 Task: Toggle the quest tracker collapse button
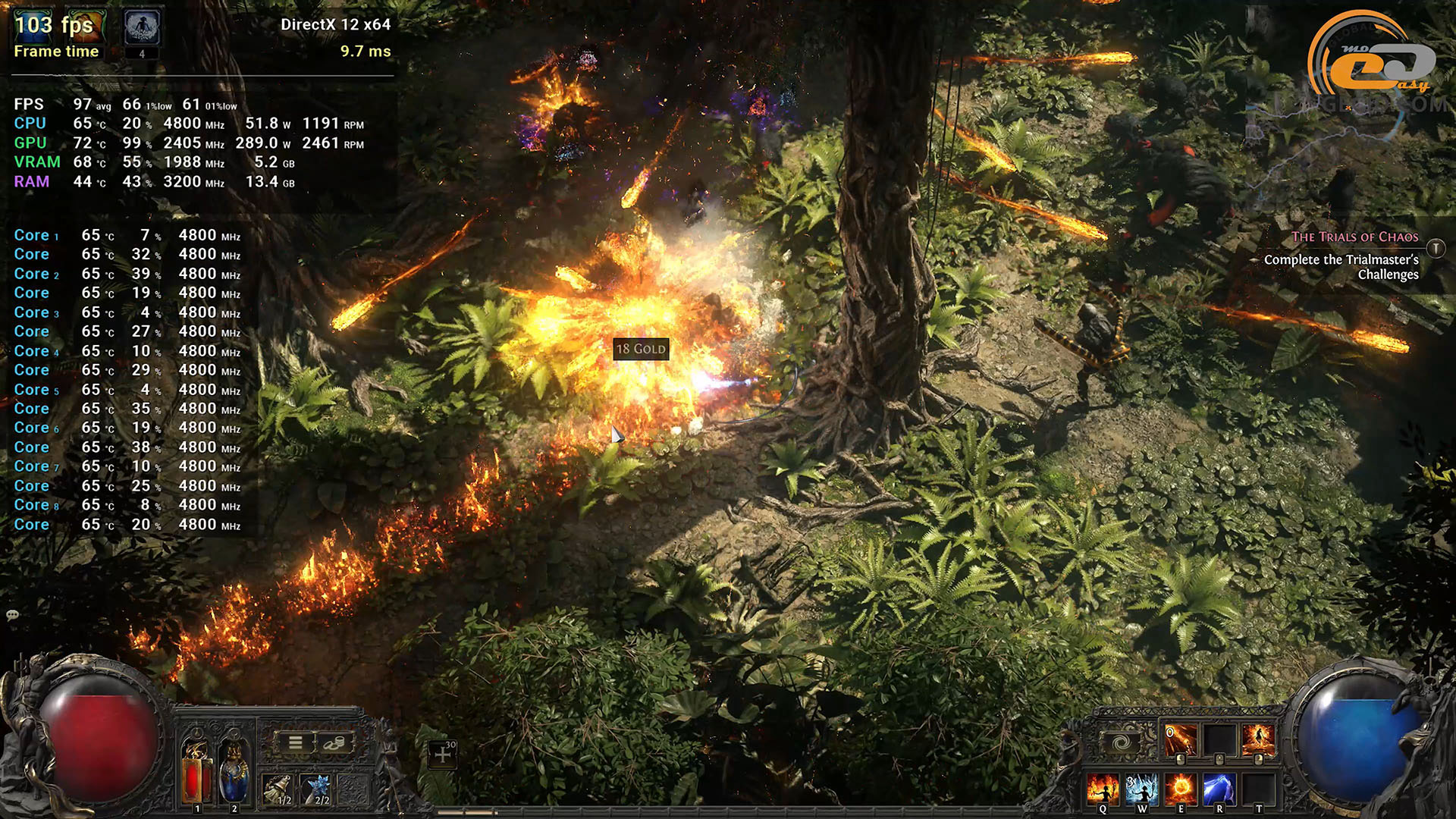1436,248
